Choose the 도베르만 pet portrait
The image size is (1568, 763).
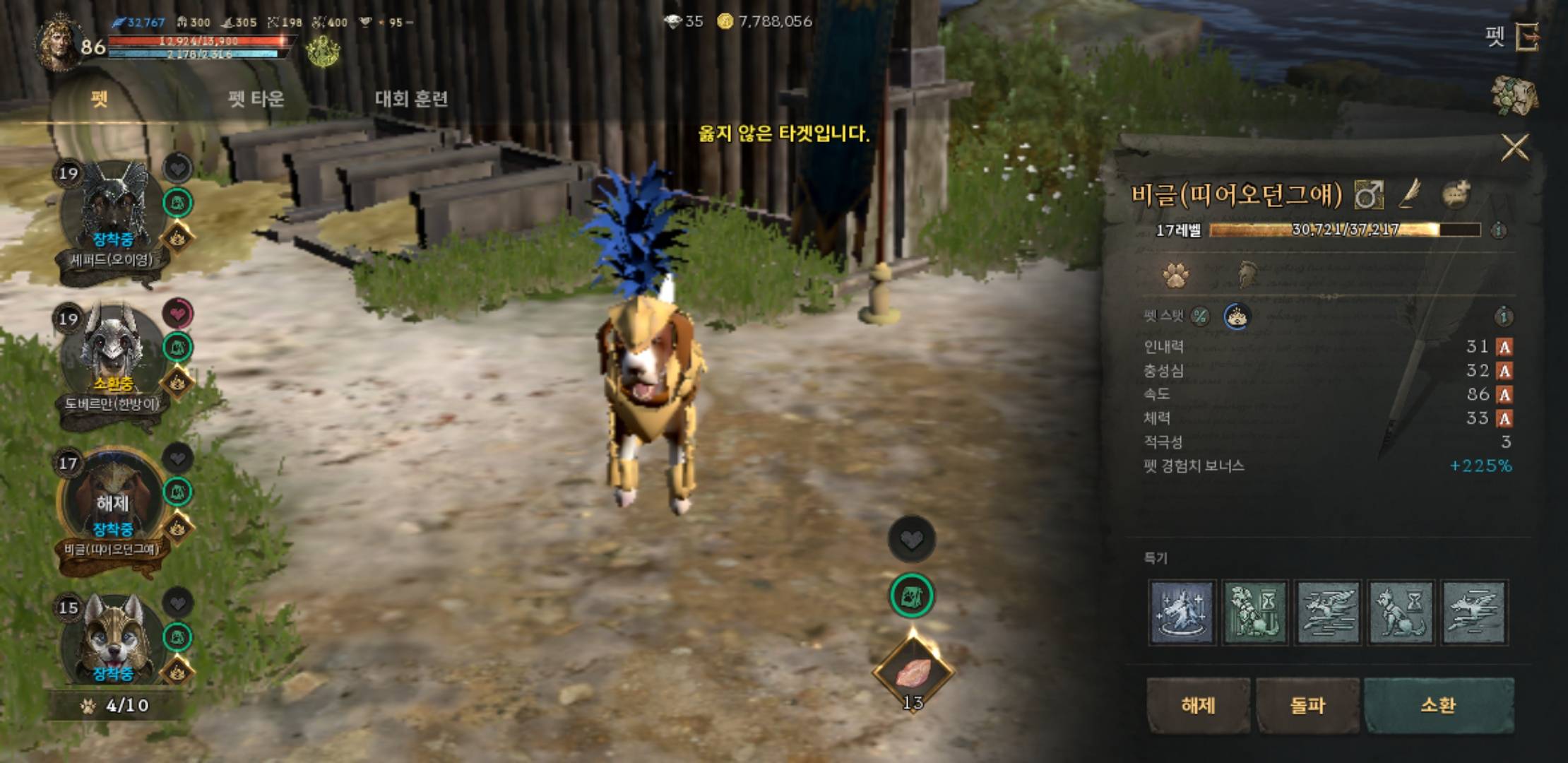point(113,353)
